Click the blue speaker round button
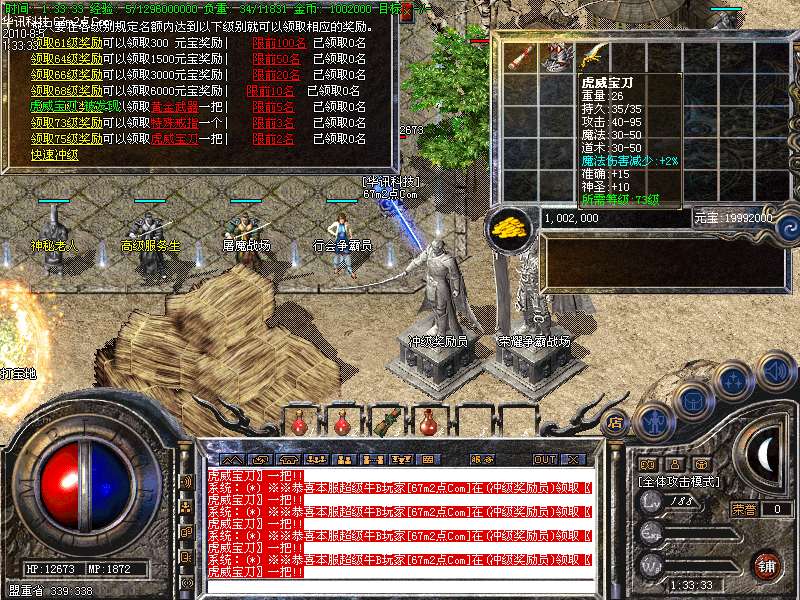 coord(775,371)
